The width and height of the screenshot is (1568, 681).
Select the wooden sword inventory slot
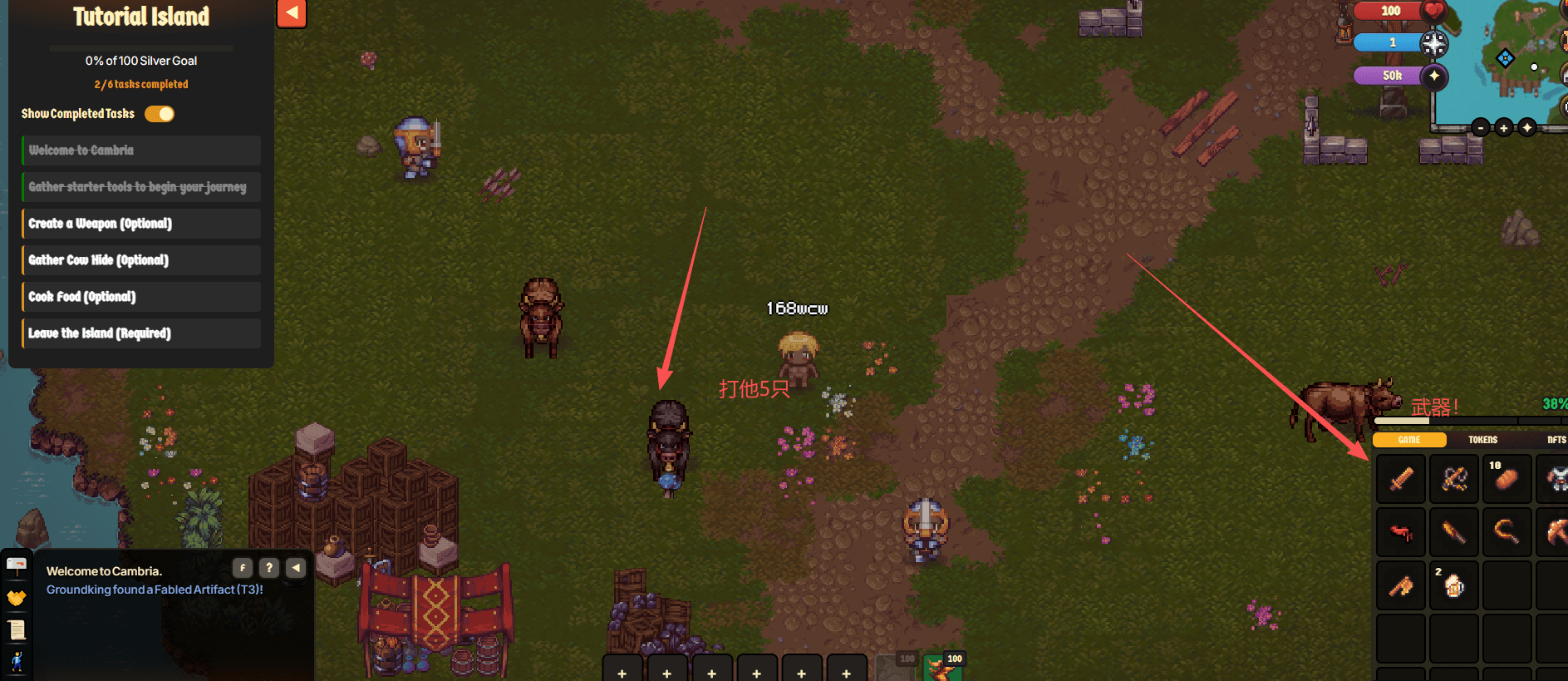coord(1402,479)
